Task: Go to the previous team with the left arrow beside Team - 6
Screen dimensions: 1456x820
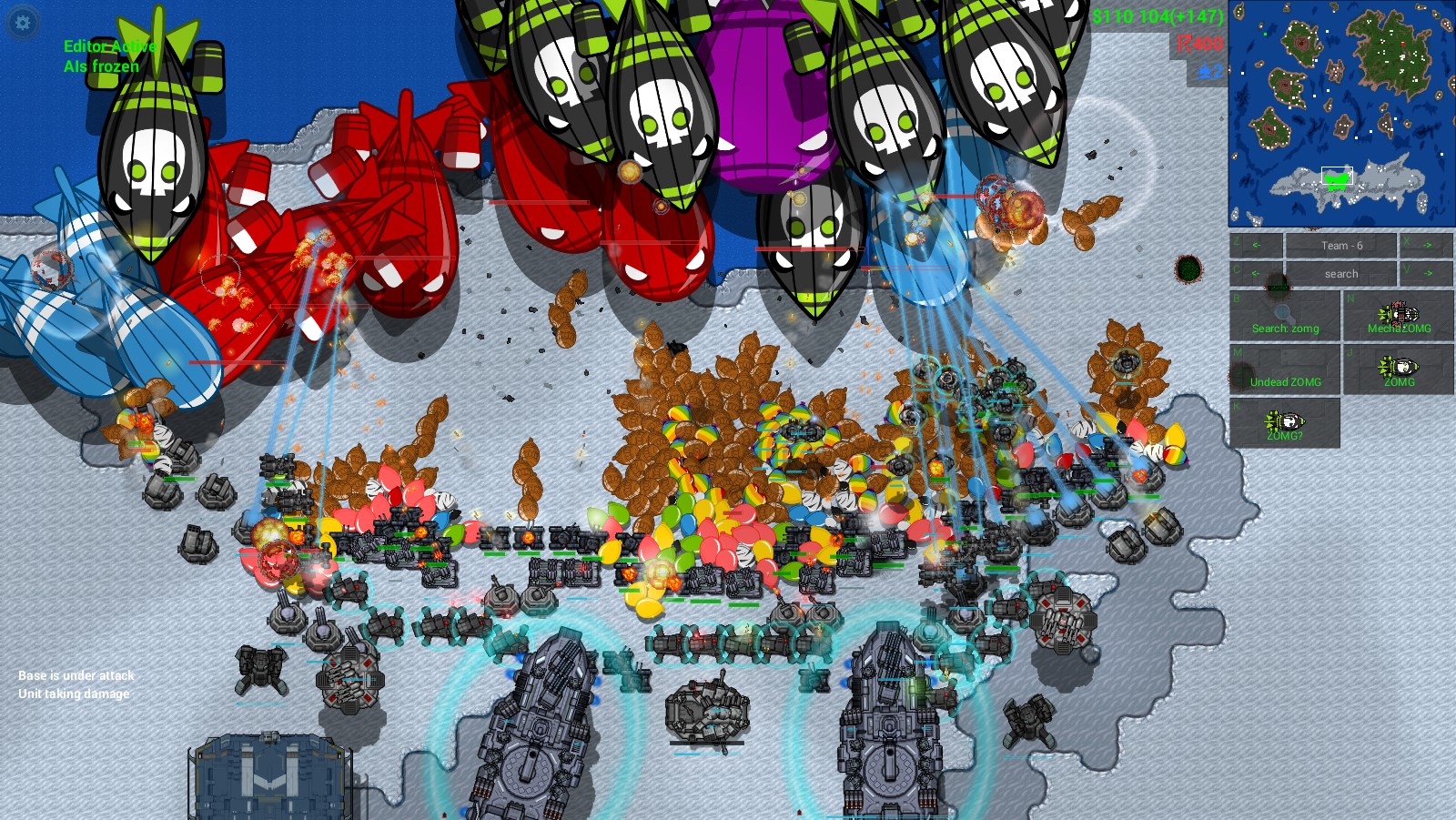Action: 1256,246
